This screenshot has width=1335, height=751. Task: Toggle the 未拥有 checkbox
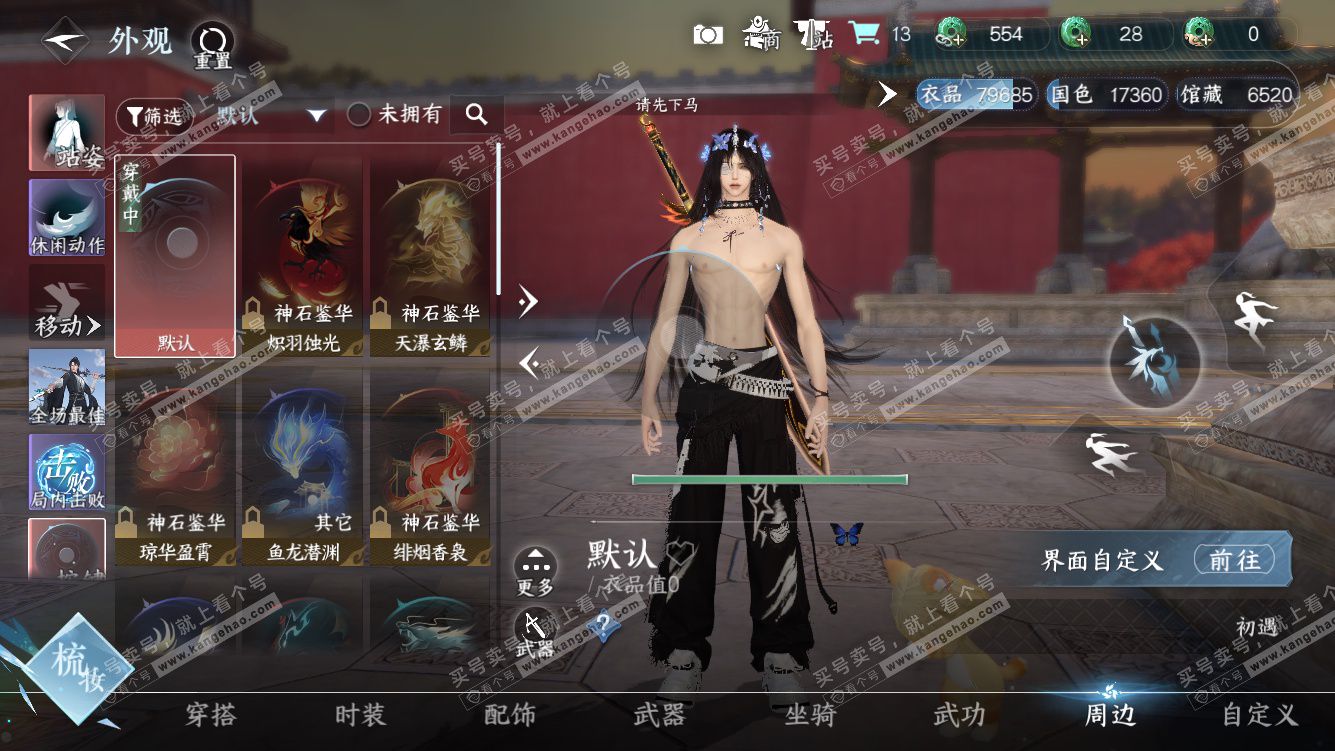click(359, 115)
